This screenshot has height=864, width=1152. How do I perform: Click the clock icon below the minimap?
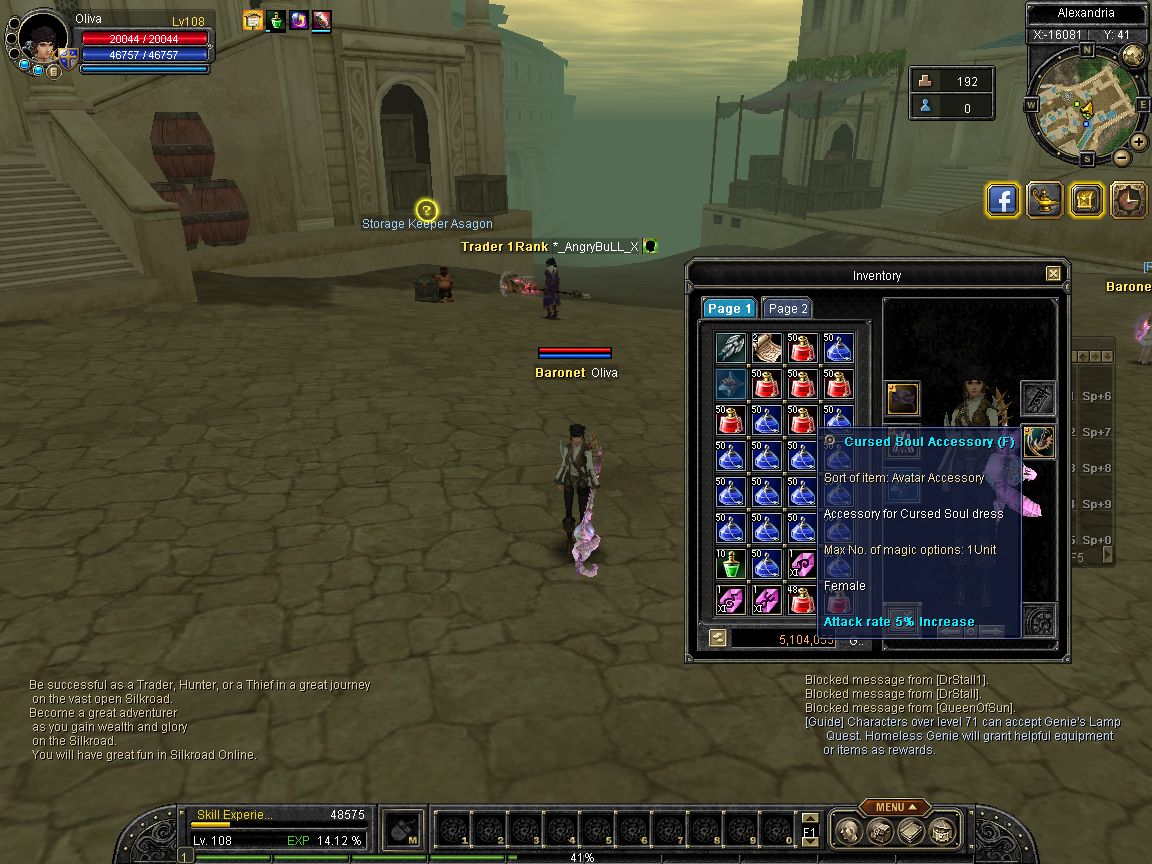point(1129,200)
